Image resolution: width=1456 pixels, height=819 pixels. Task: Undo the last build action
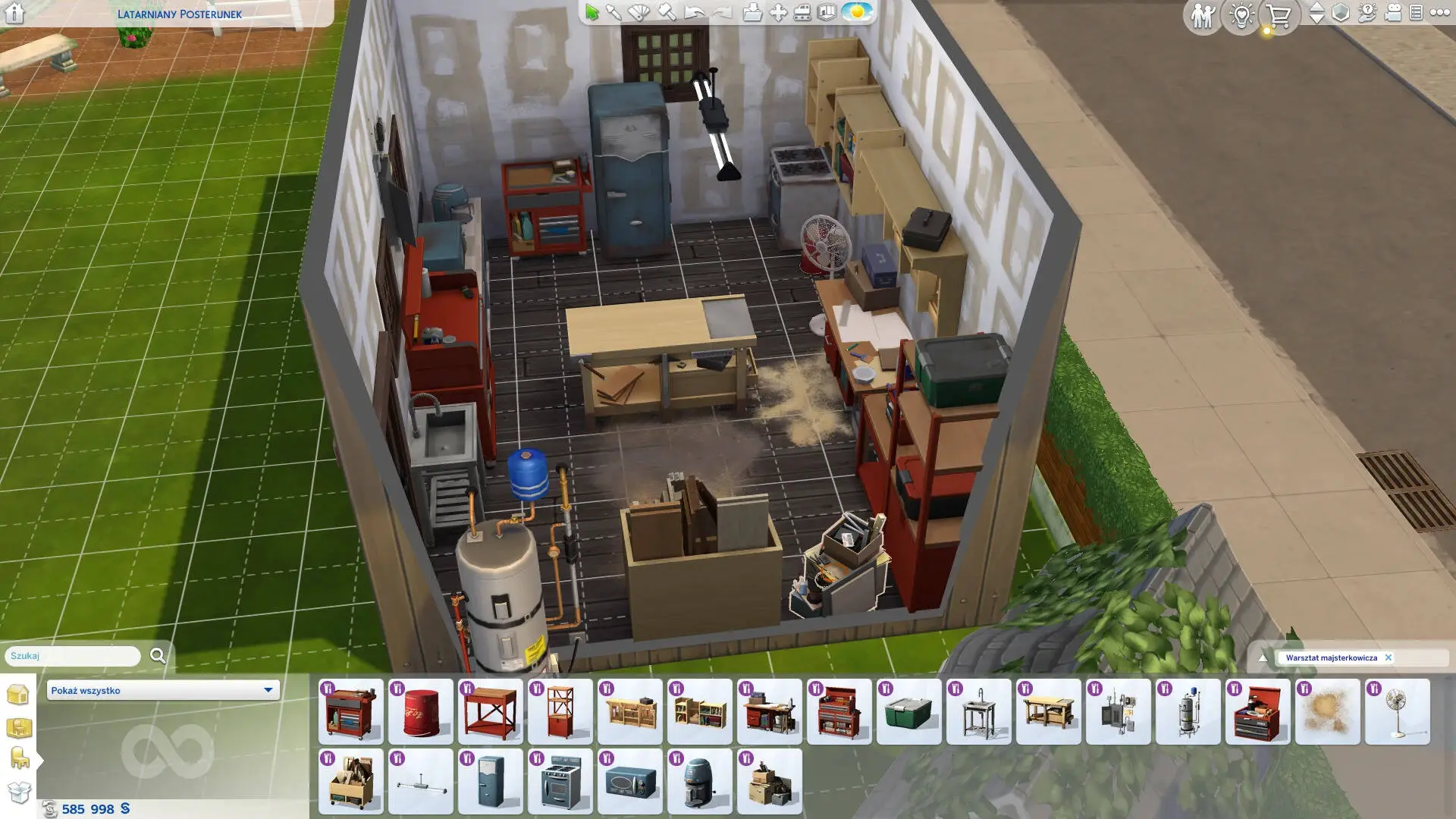tap(694, 12)
